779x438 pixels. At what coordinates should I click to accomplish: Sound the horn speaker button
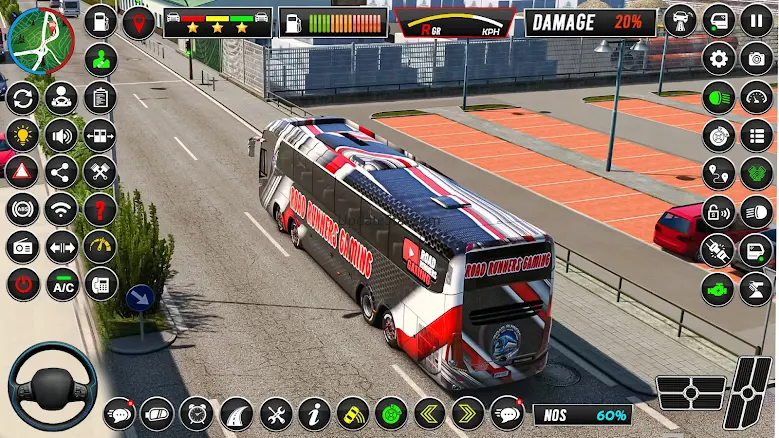(x=62, y=135)
